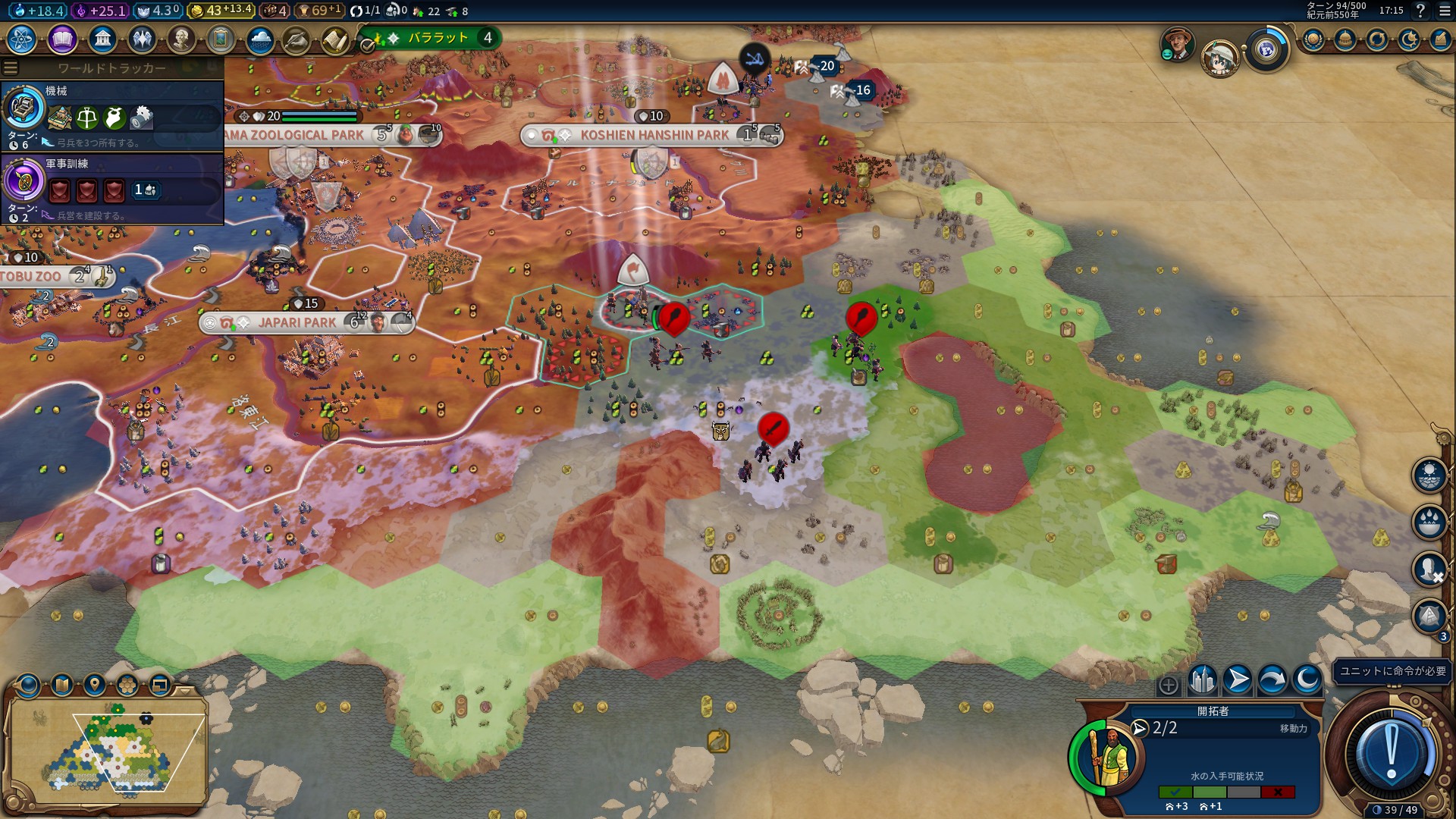Open the government building button
This screenshot has width=1456, height=819.
102,39
